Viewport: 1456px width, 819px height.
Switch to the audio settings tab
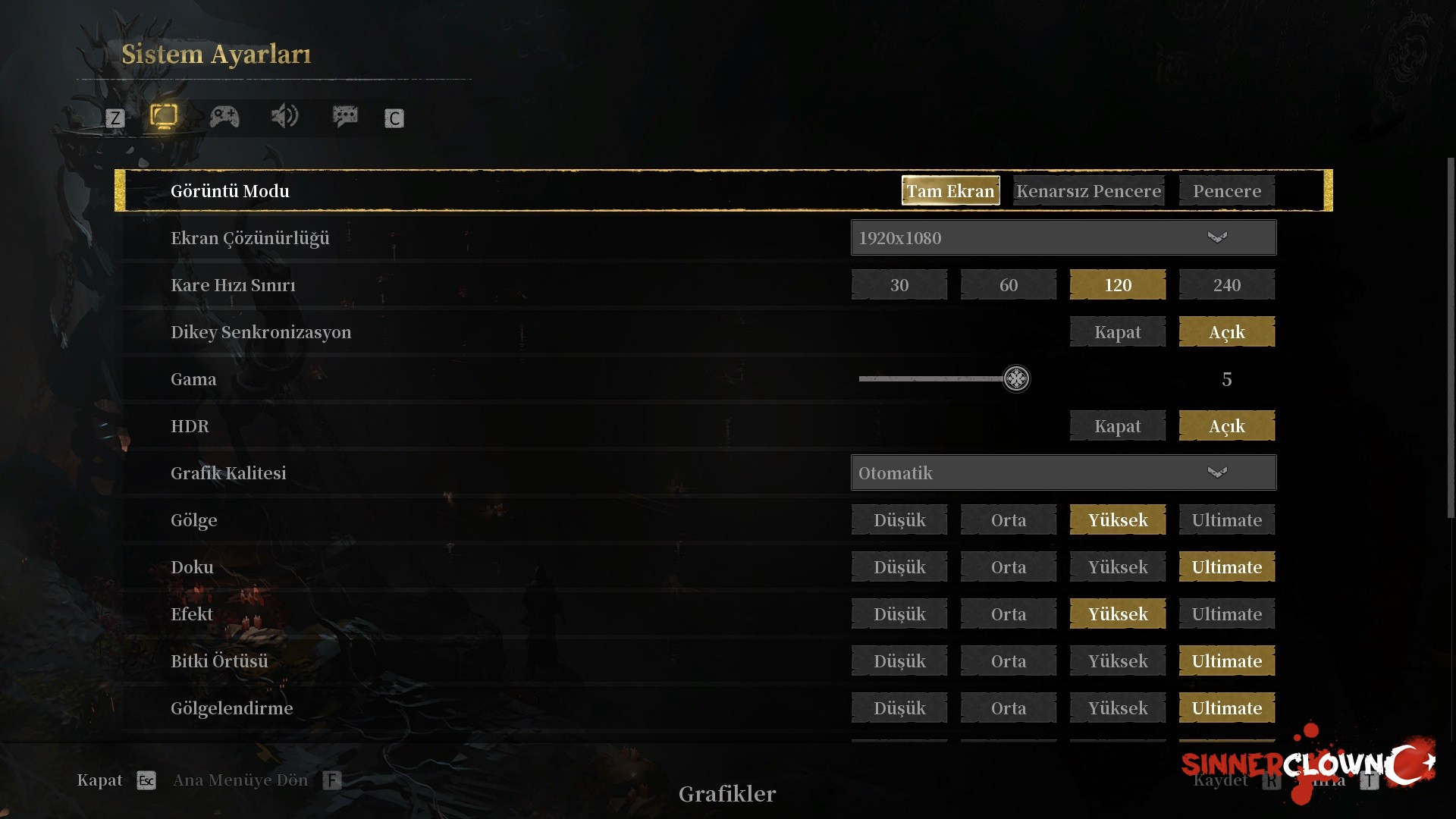click(284, 117)
